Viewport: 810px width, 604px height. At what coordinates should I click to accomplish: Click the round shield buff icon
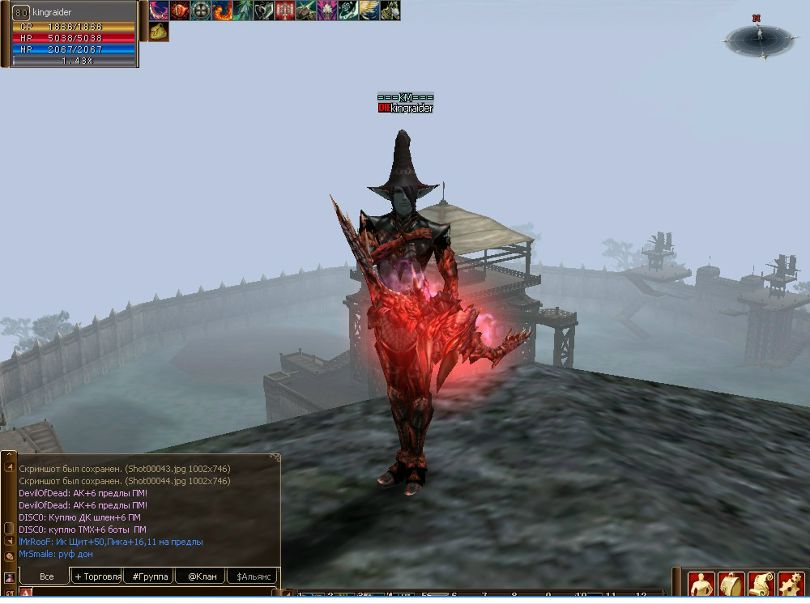click(201, 11)
